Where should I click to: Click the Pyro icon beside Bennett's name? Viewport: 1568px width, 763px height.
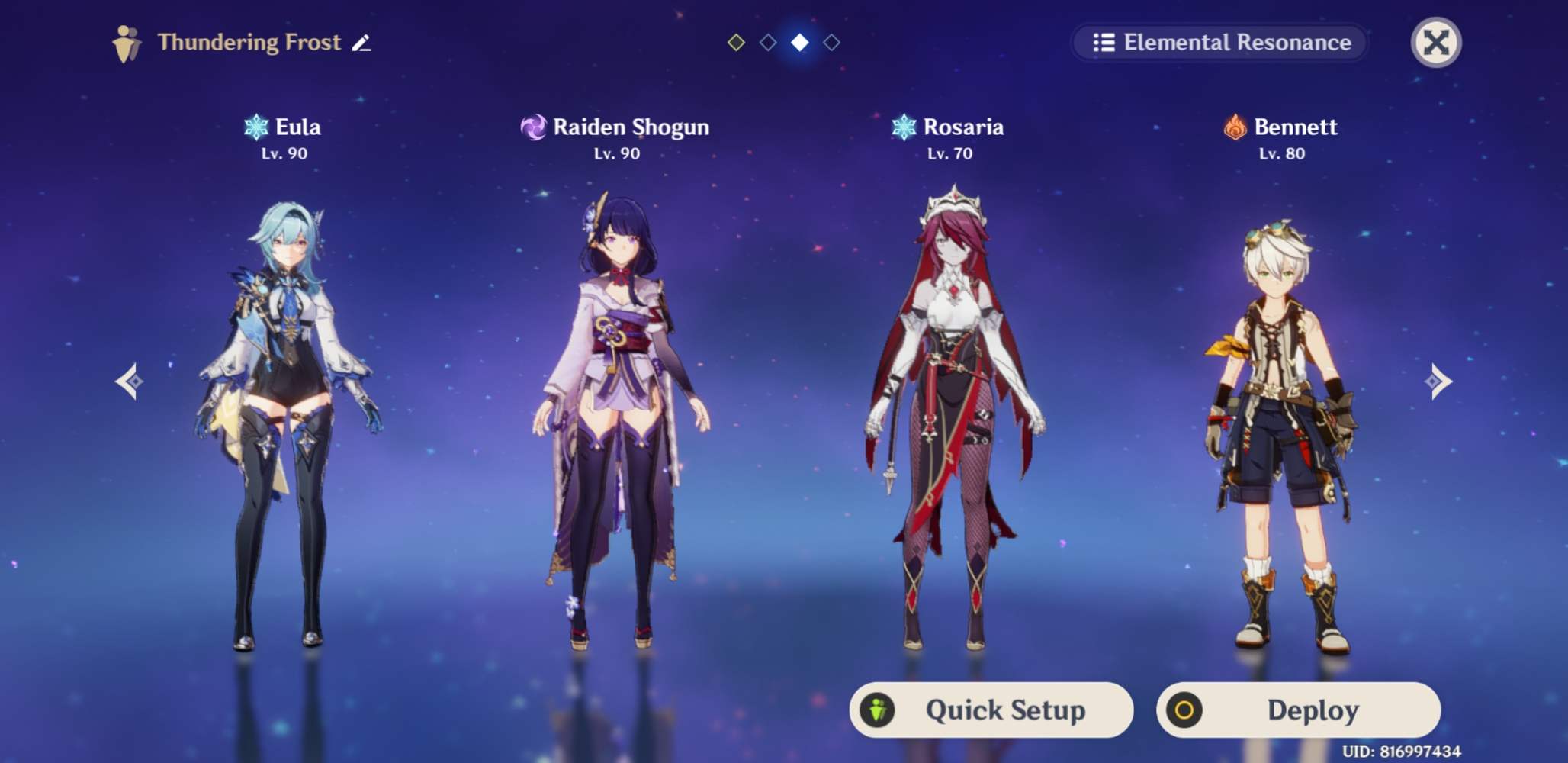pyautogui.click(x=1234, y=127)
